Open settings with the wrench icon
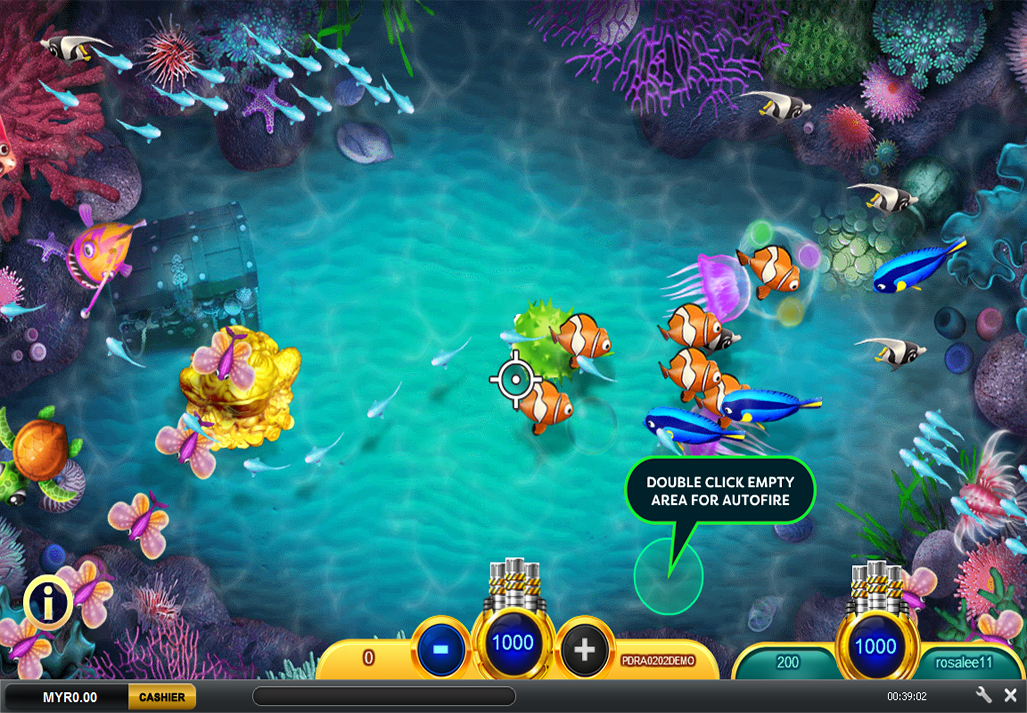Screen dimensions: 1027x713 (x=984, y=695)
